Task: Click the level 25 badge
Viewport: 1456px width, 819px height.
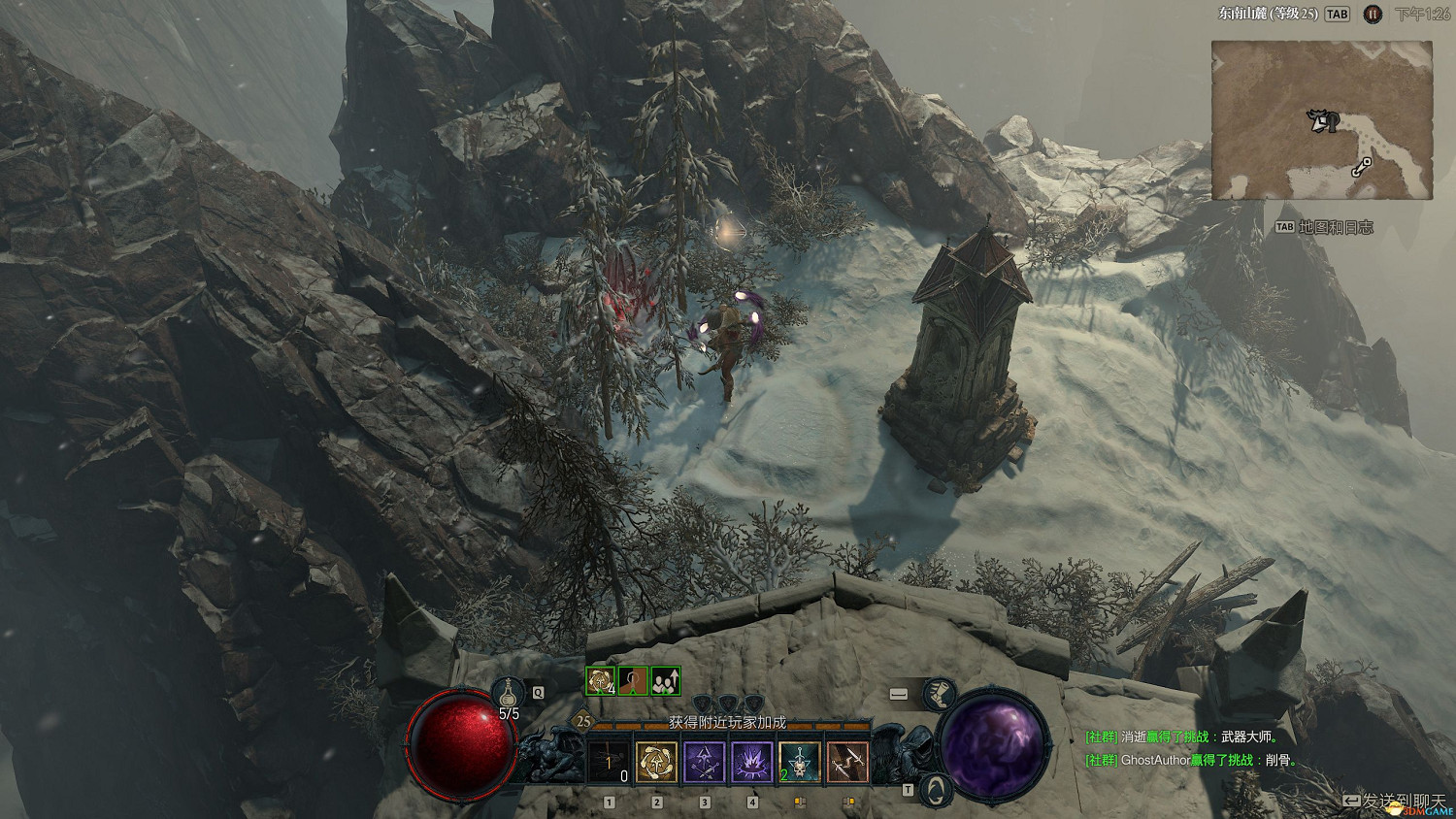Action: (x=583, y=721)
